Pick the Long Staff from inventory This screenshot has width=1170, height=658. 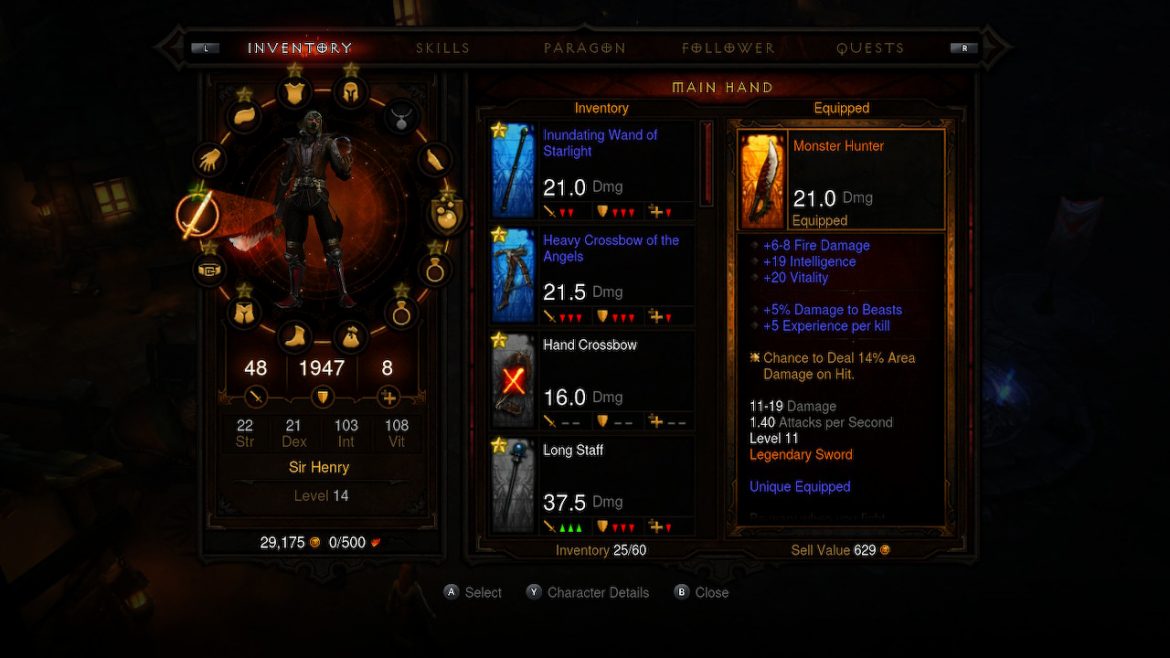pyautogui.click(x=592, y=485)
